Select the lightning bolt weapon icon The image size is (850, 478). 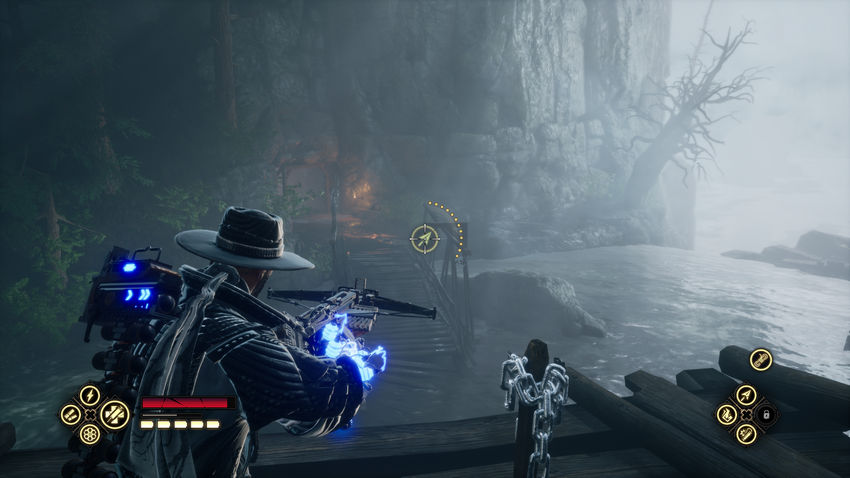coord(90,395)
